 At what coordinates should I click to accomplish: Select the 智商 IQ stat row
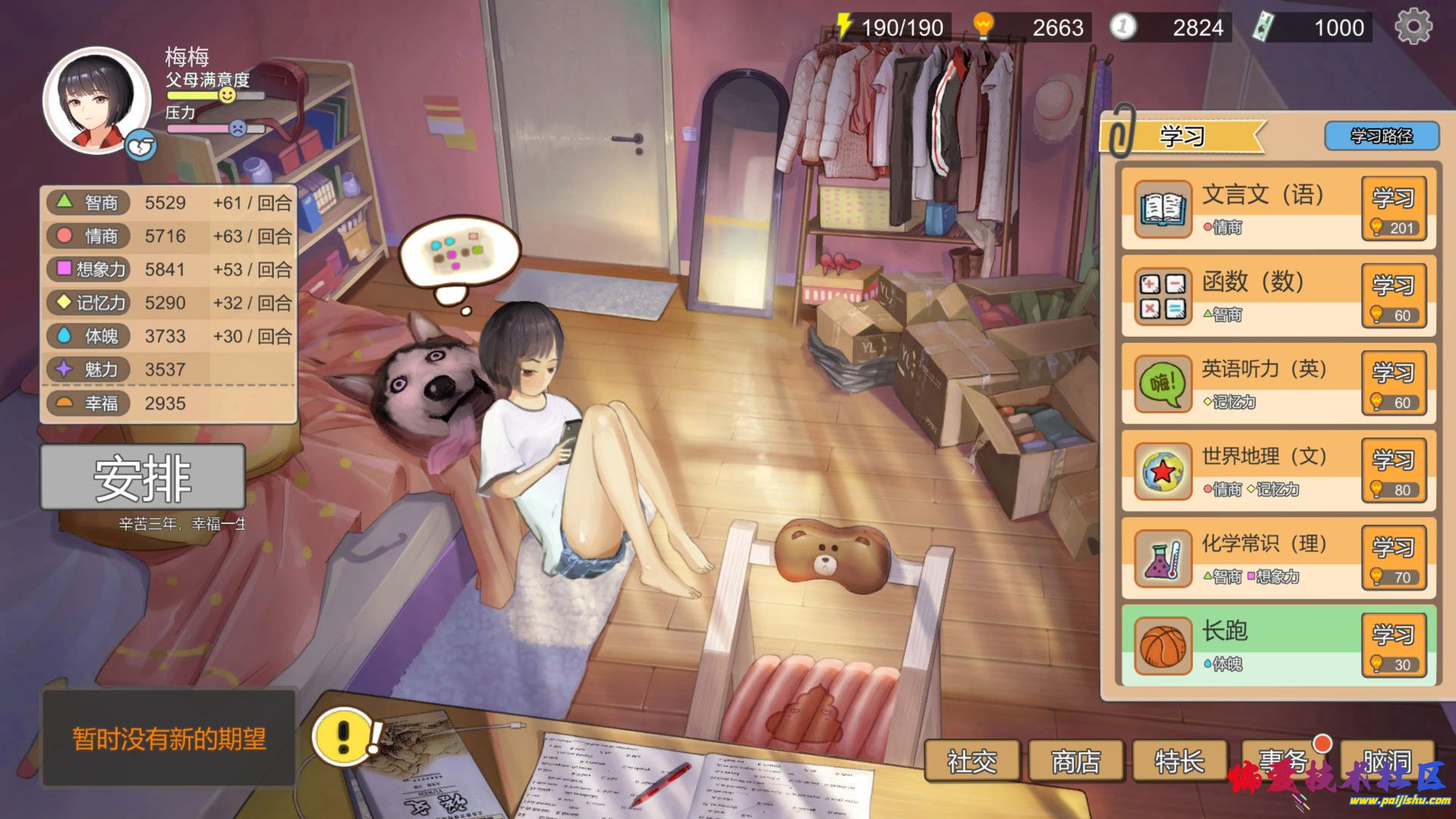(x=168, y=203)
